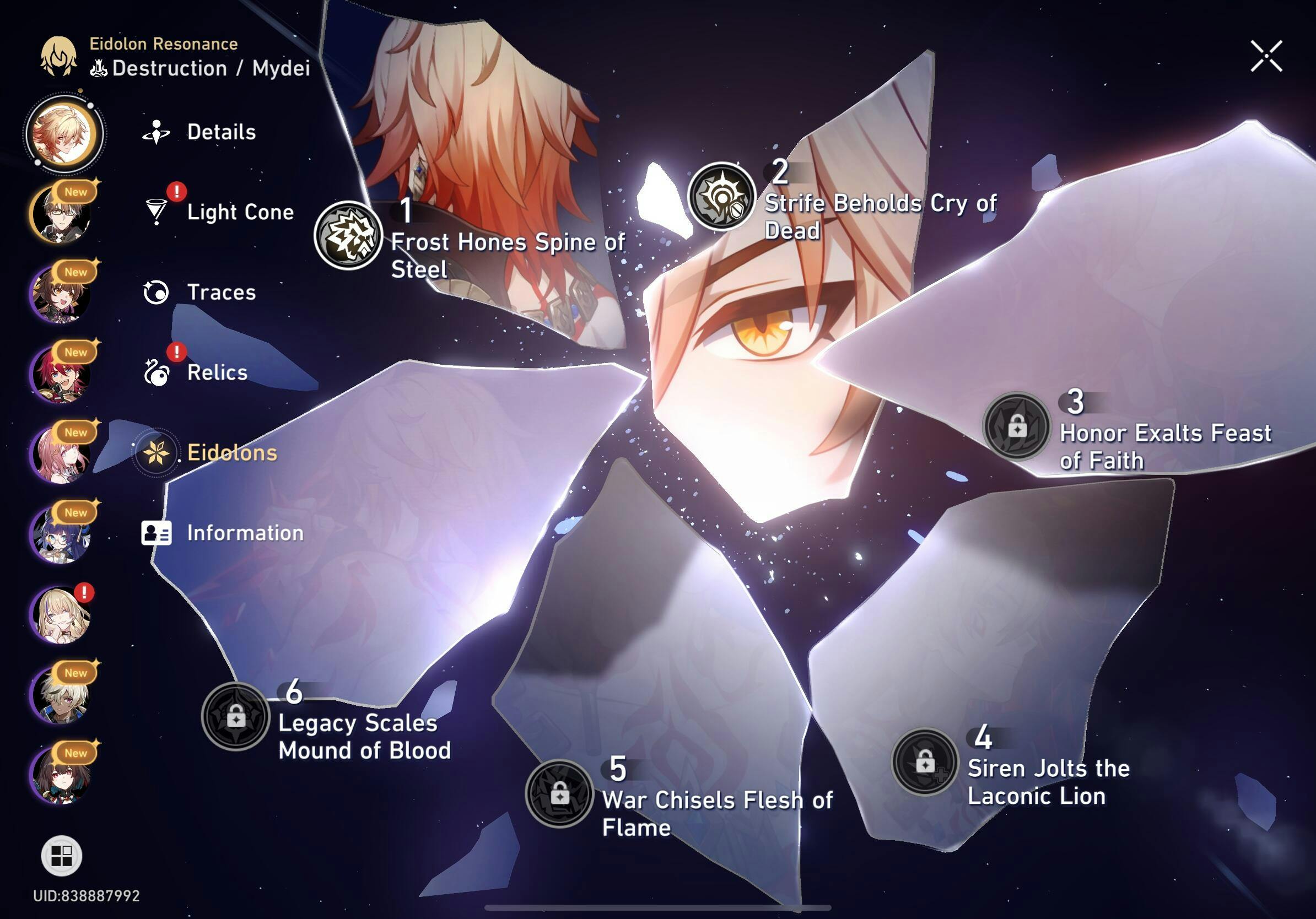The width and height of the screenshot is (1316, 919).
Task: Inspect Eidolon 2 Strife Beholds Cry of Dead
Action: click(721, 196)
